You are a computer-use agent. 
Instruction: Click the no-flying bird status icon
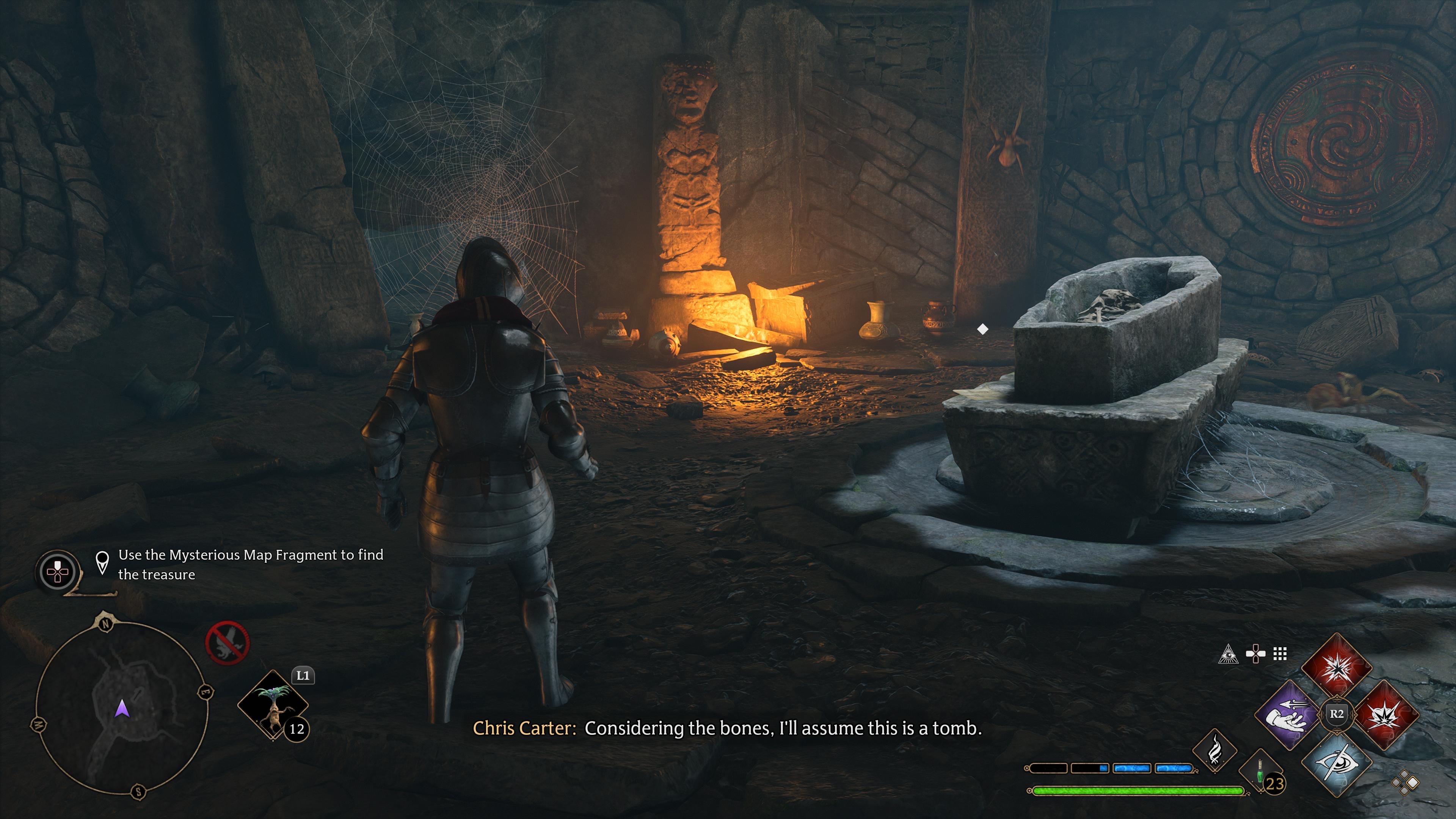[x=227, y=643]
